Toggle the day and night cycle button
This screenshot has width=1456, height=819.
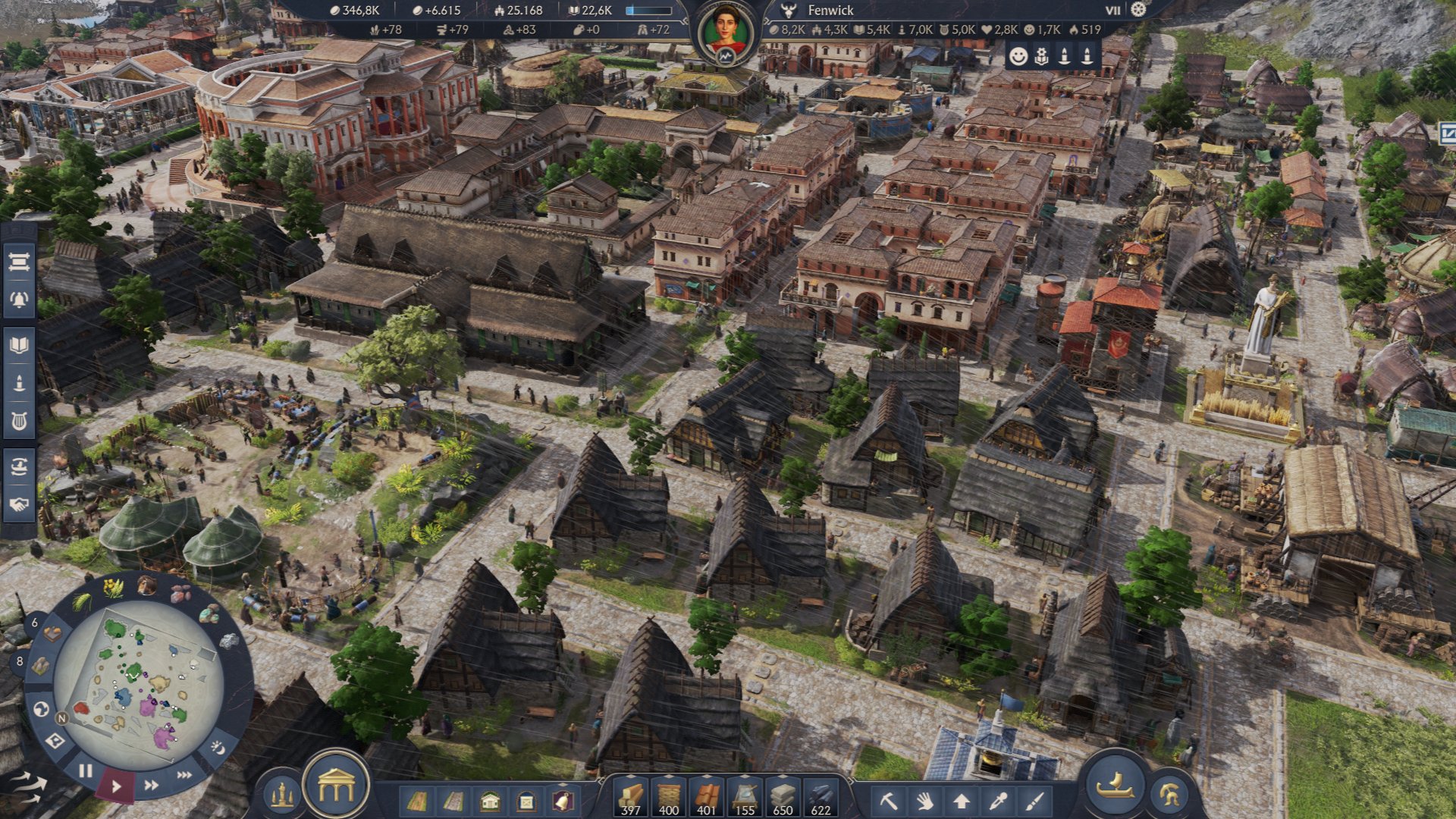click(x=218, y=748)
